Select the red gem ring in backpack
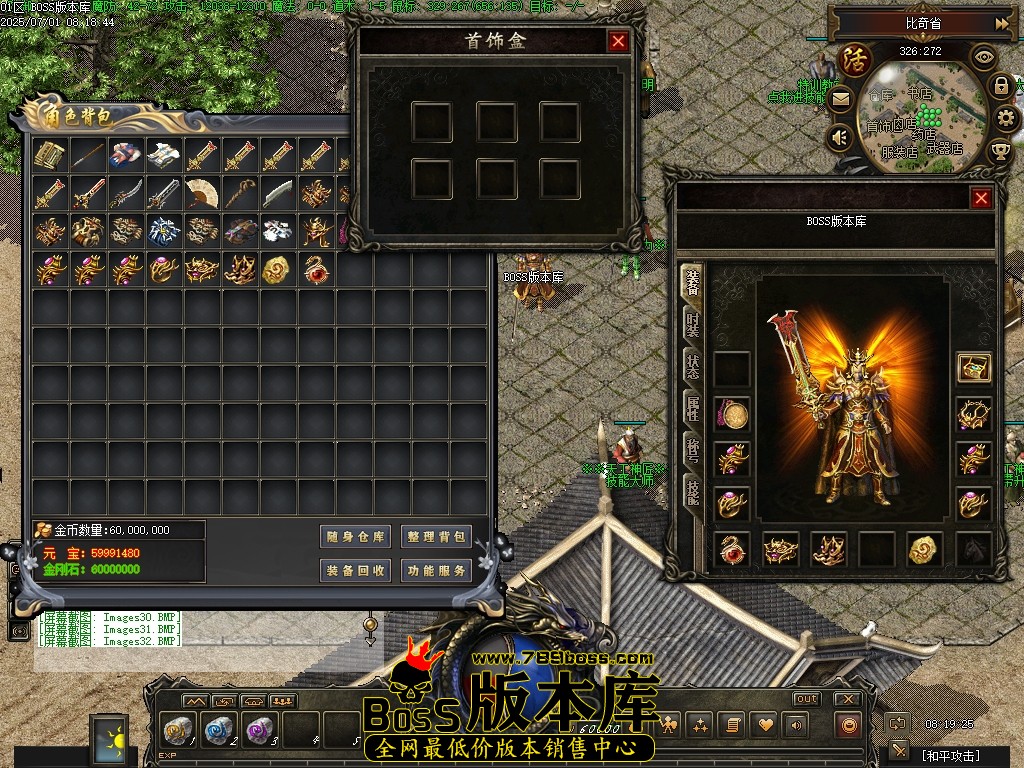The image size is (1024, 768). coord(316,269)
